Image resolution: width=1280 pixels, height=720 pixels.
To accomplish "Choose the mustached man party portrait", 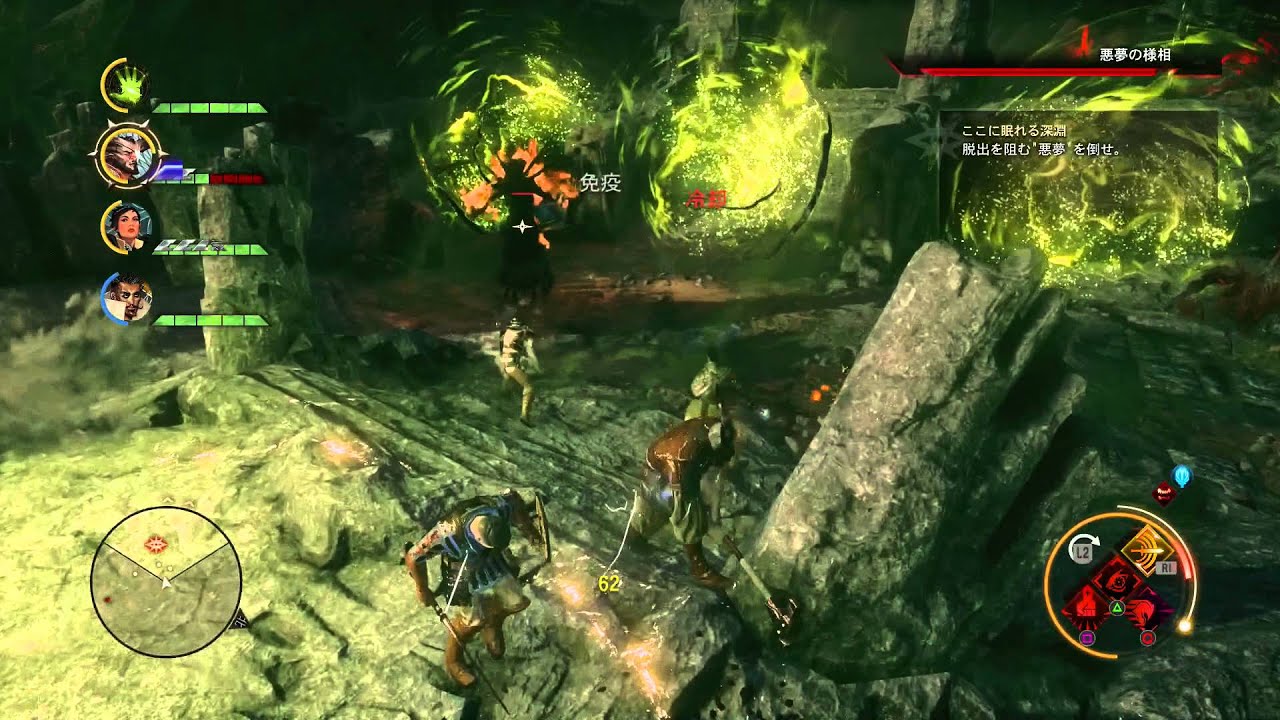I will coord(126,298).
